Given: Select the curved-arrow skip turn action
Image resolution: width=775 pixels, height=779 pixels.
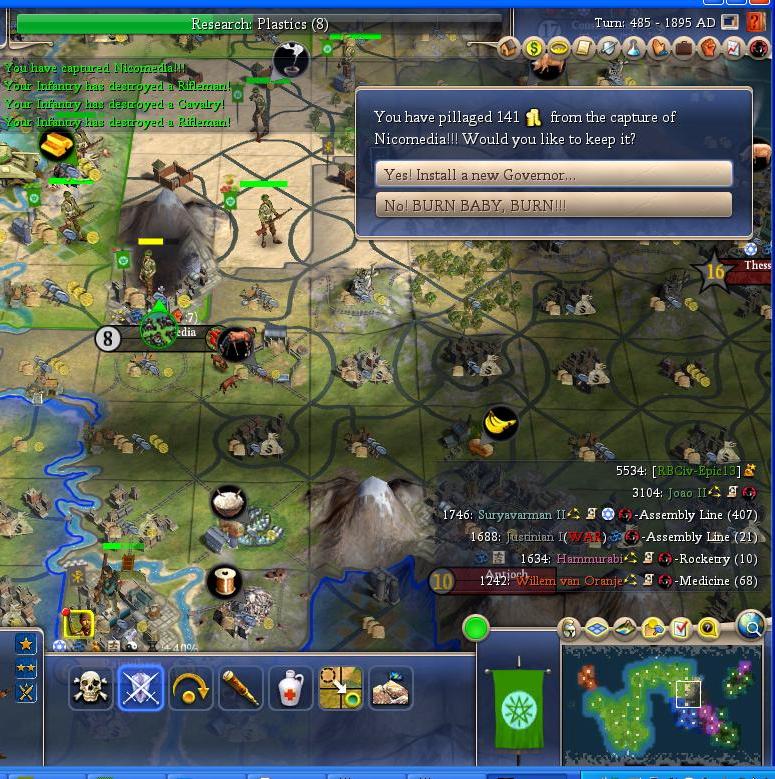Looking at the screenshot, I should tap(191, 688).
